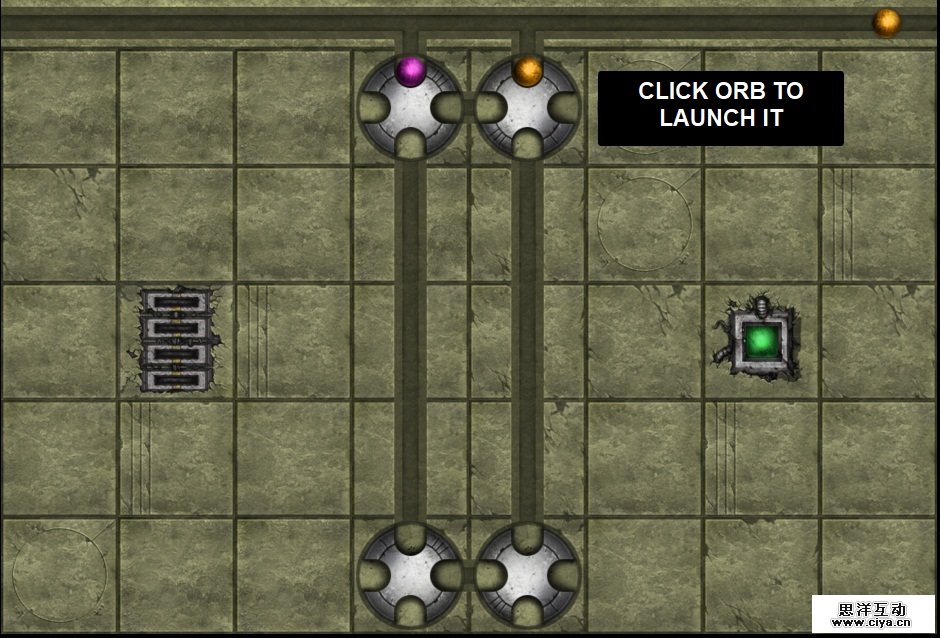Screen dimensions: 940x638
Task: Launch the purple orb
Action: click(x=410, y=71)
